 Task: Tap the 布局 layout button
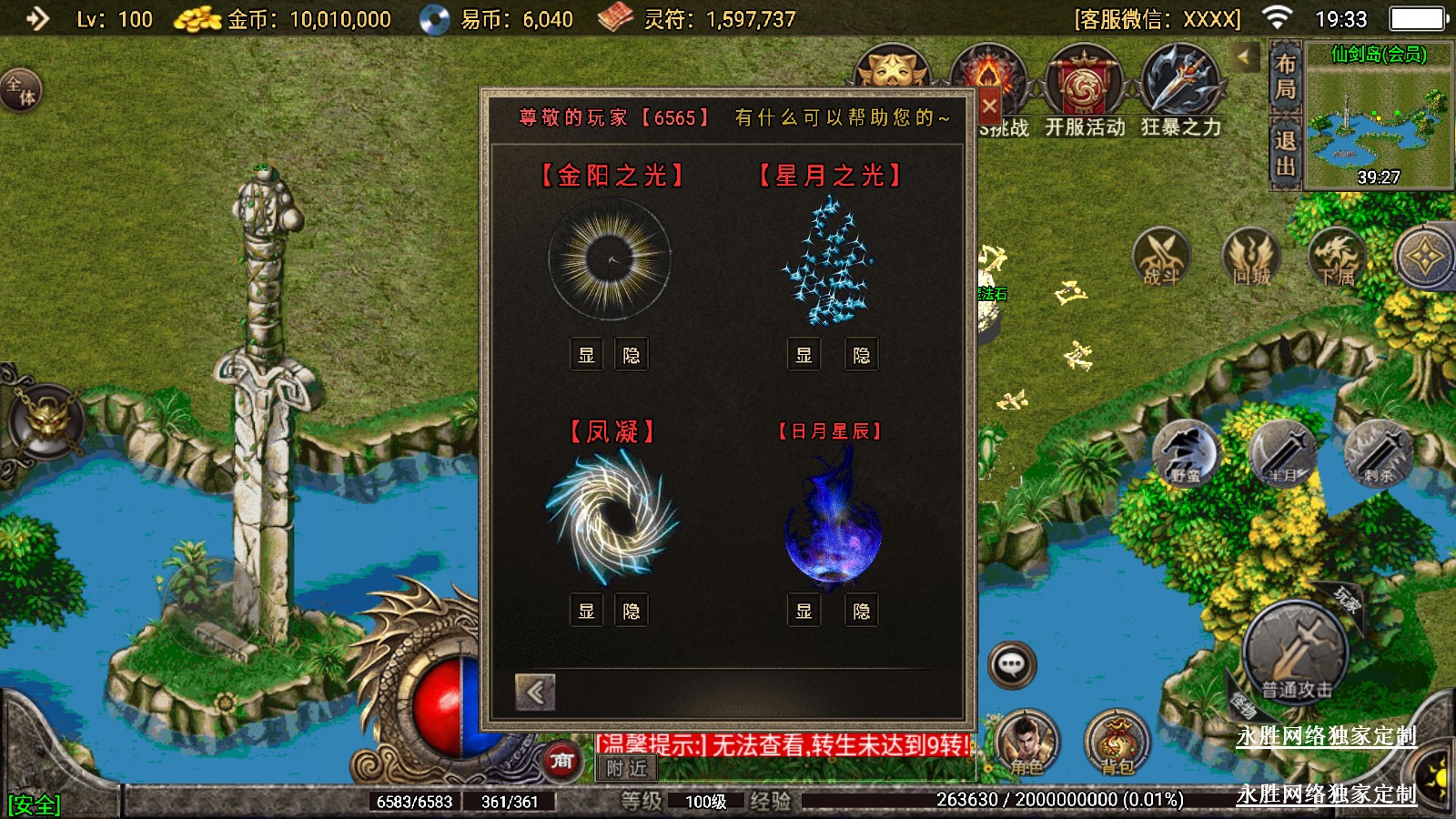pyautogui.click(x=1285, y=76)
